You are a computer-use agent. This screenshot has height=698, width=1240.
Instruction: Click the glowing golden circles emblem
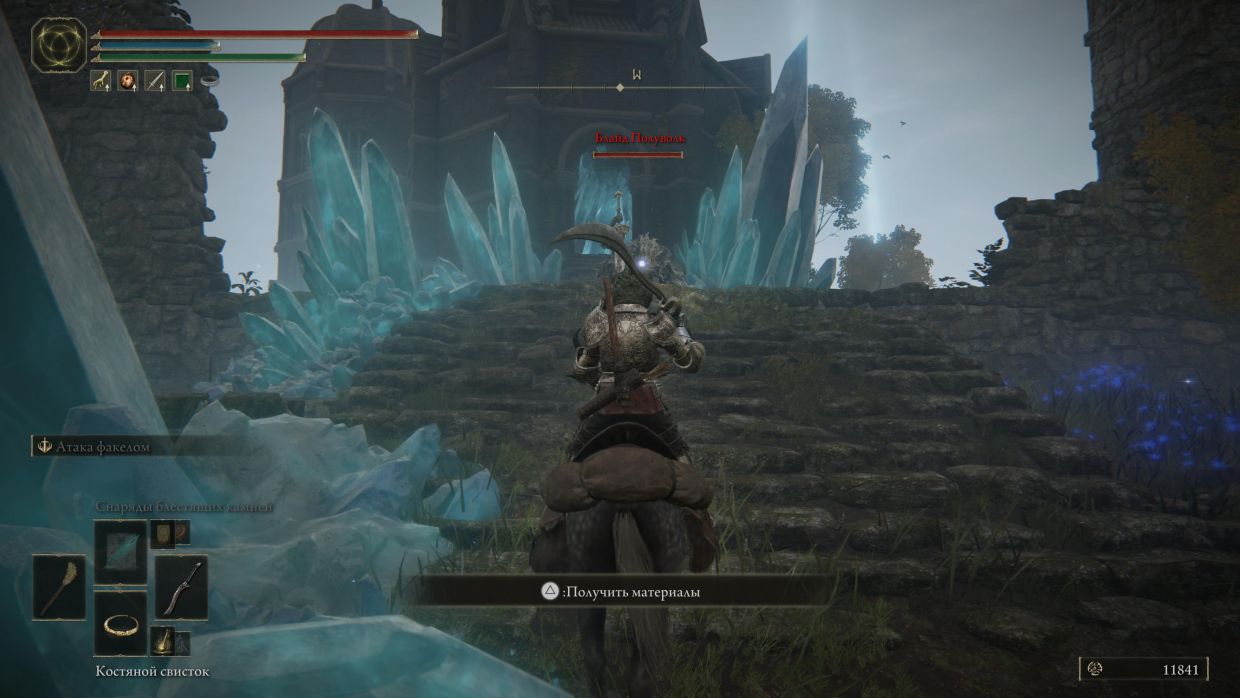point(59,46)
